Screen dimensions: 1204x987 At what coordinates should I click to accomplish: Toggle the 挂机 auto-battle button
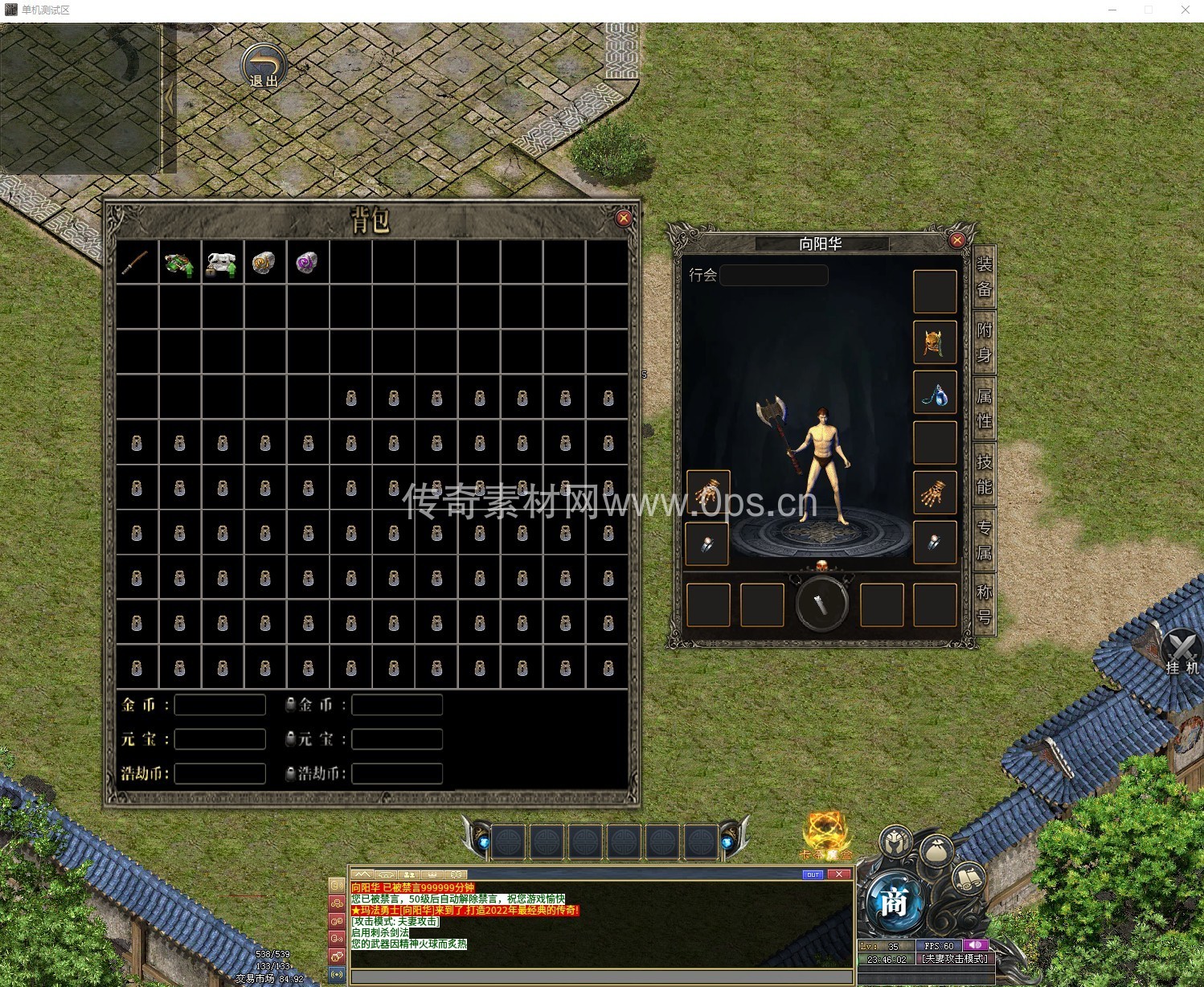[x=1181, y=653]
